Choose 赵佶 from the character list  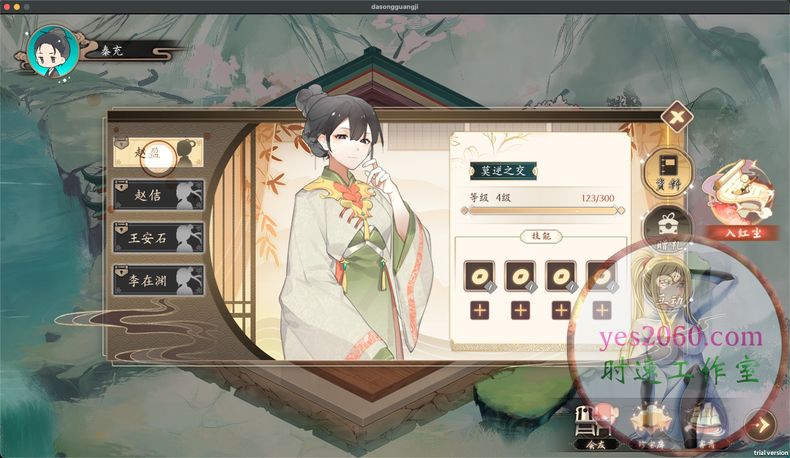click(158, 194)
